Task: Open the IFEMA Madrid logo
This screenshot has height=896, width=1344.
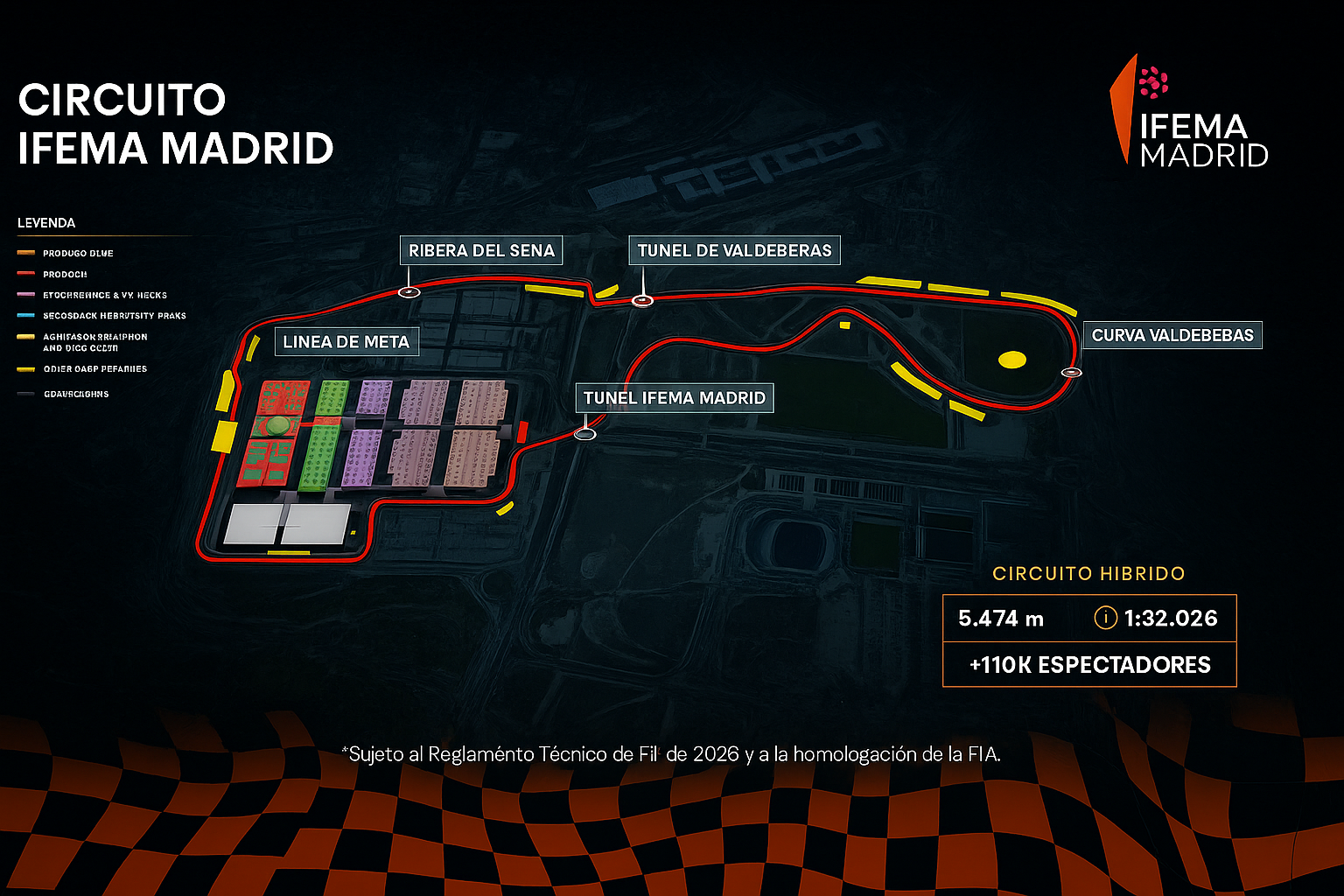Action: tap(1190, 114)
